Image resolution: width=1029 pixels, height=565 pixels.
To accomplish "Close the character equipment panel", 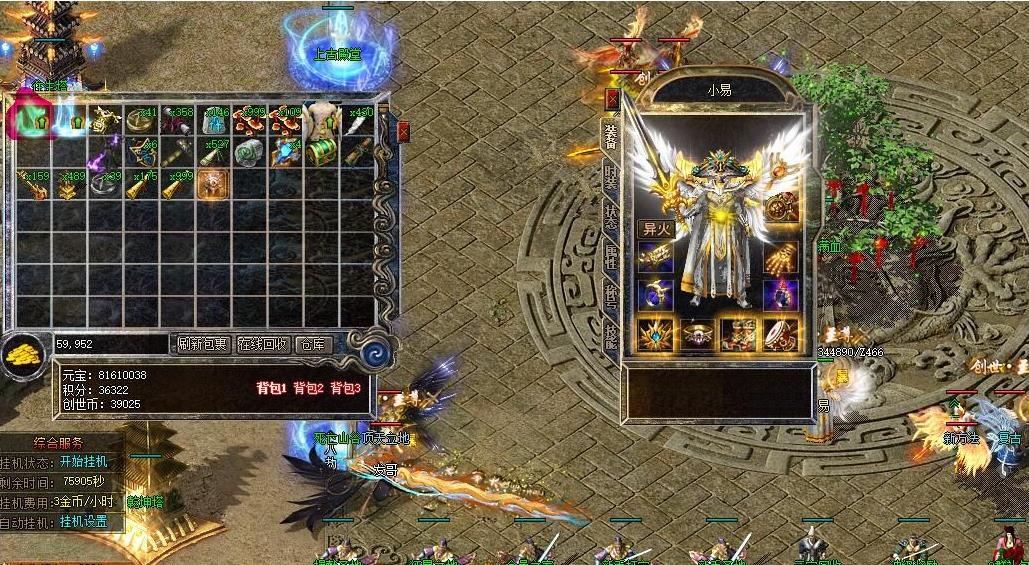I will pos(611,98).
